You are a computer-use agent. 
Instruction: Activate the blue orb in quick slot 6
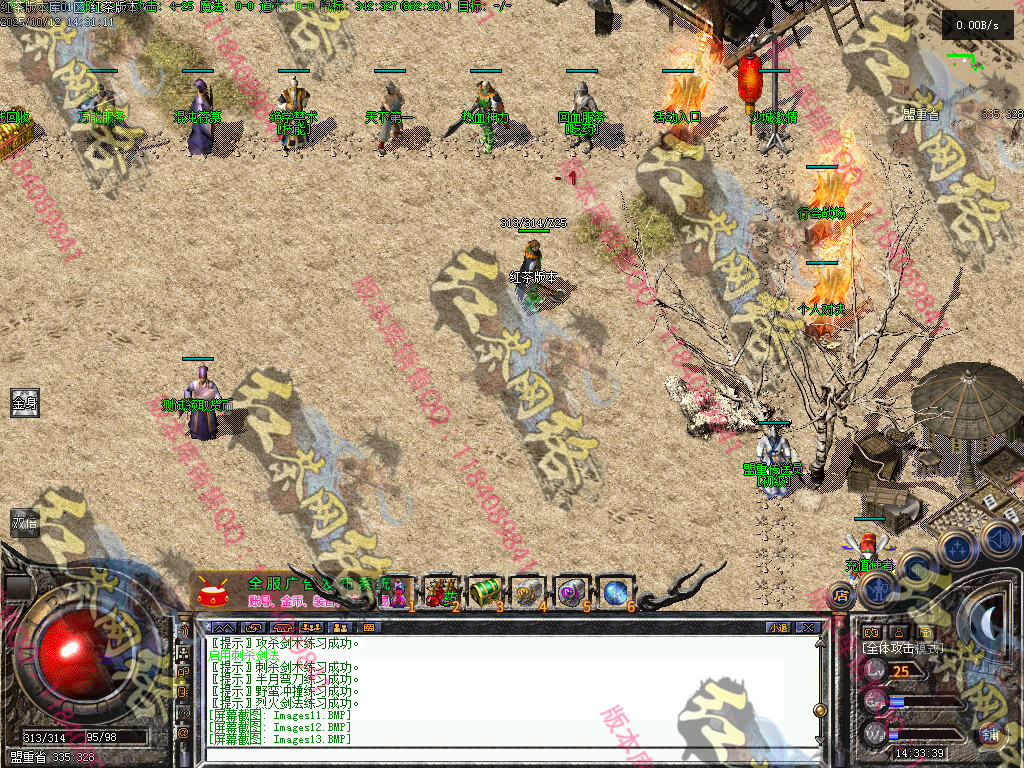pos(616,593)
